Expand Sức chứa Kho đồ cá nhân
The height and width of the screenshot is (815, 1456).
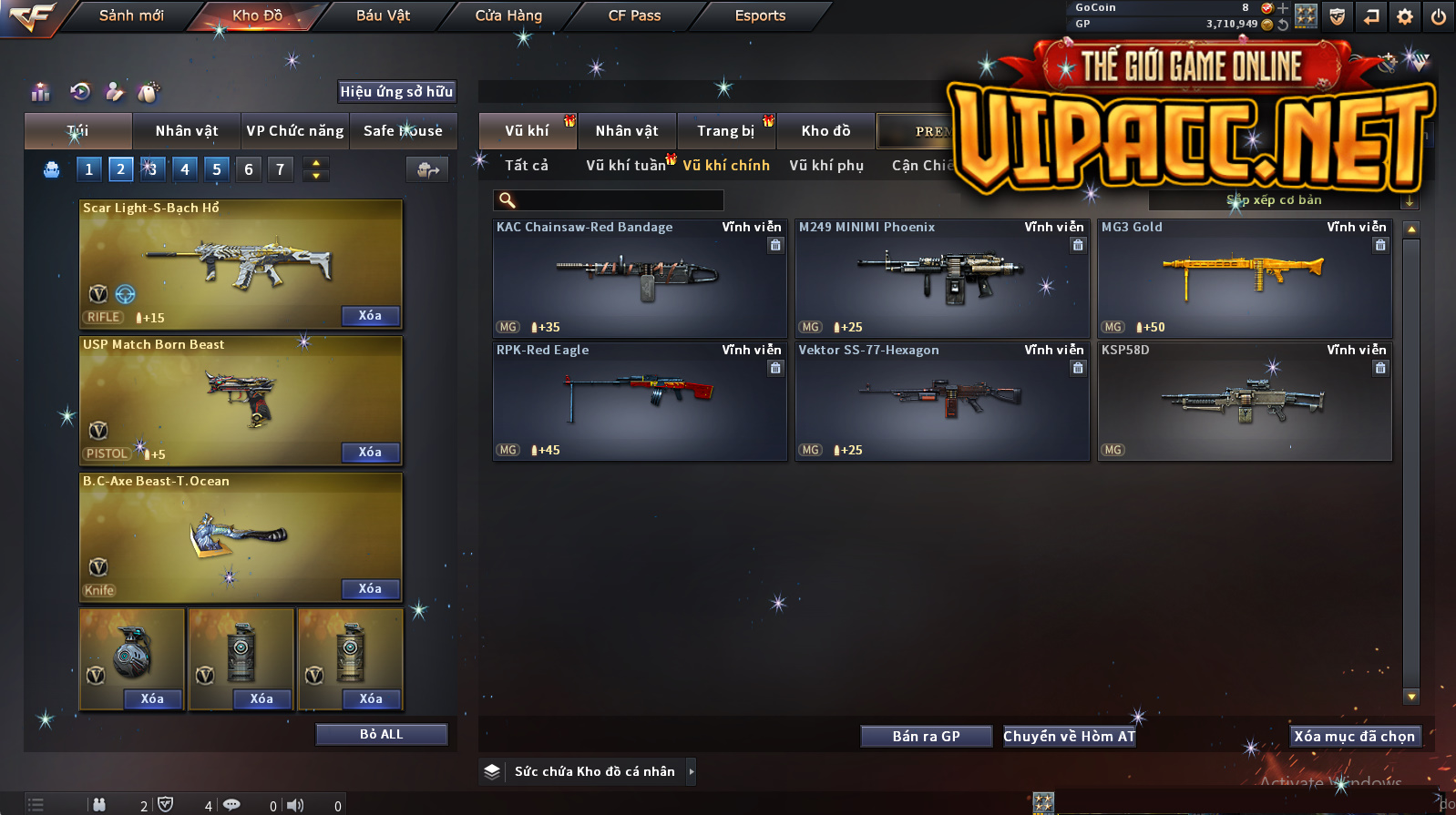click(x=692, y=772)
